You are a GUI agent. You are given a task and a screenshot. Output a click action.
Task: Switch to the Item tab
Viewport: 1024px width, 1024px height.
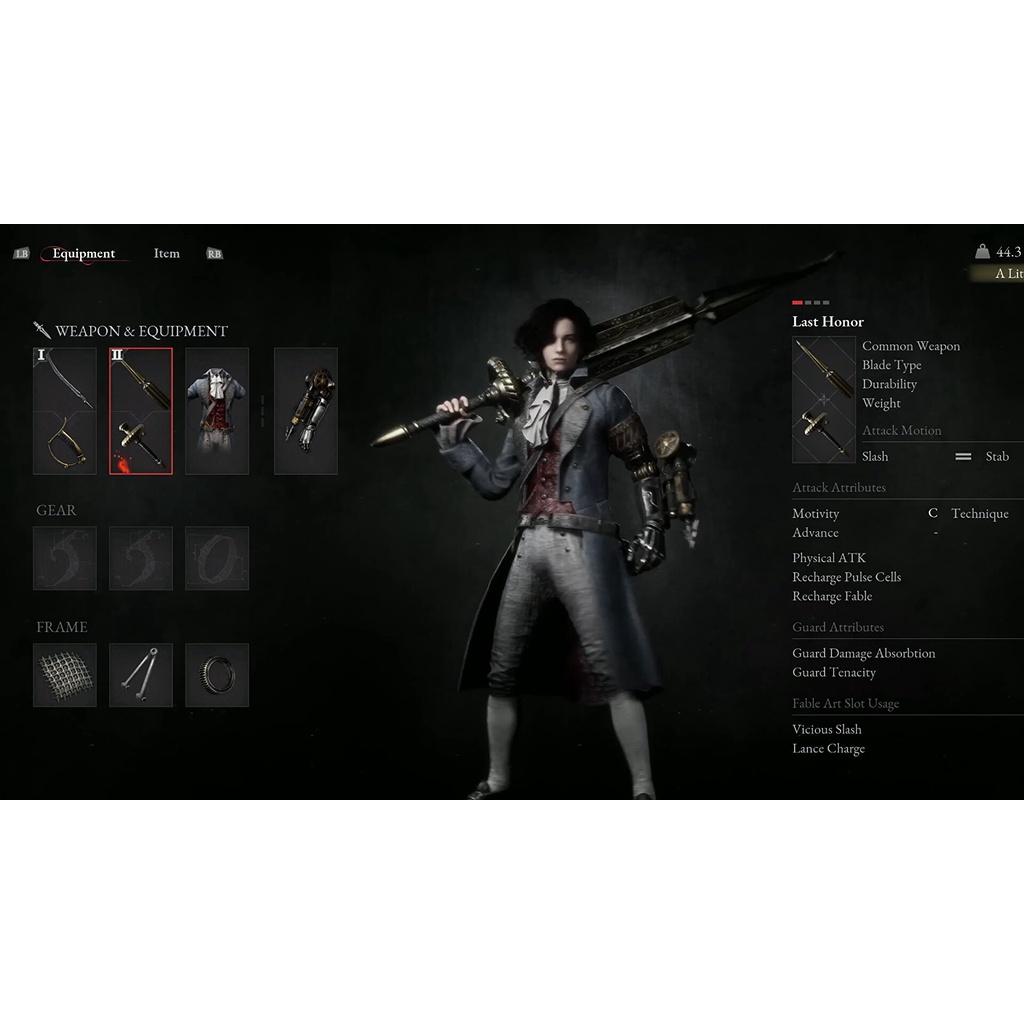click(x=167, y=254)
